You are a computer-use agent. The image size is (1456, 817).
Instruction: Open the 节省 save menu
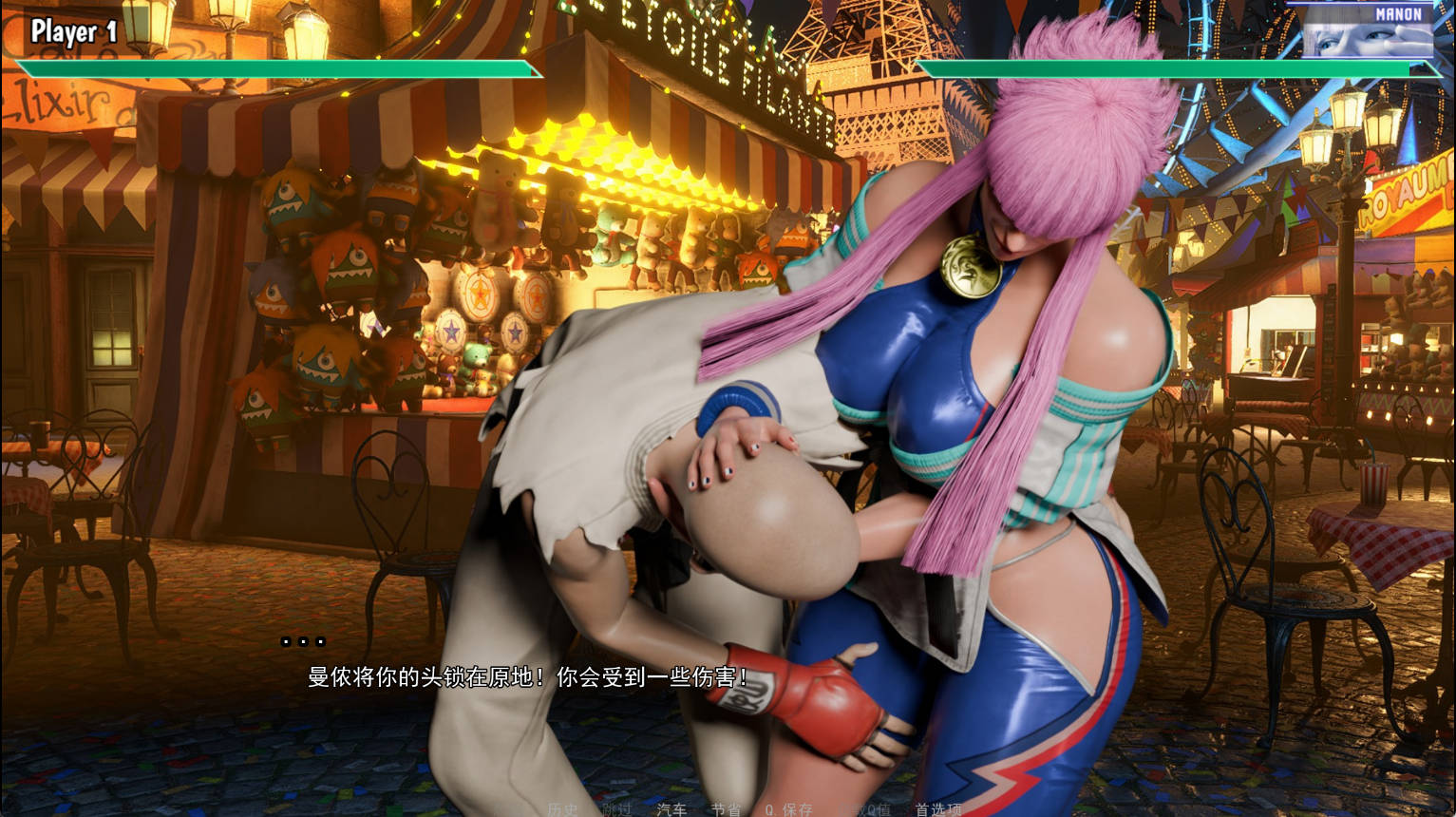click(726, 809)
